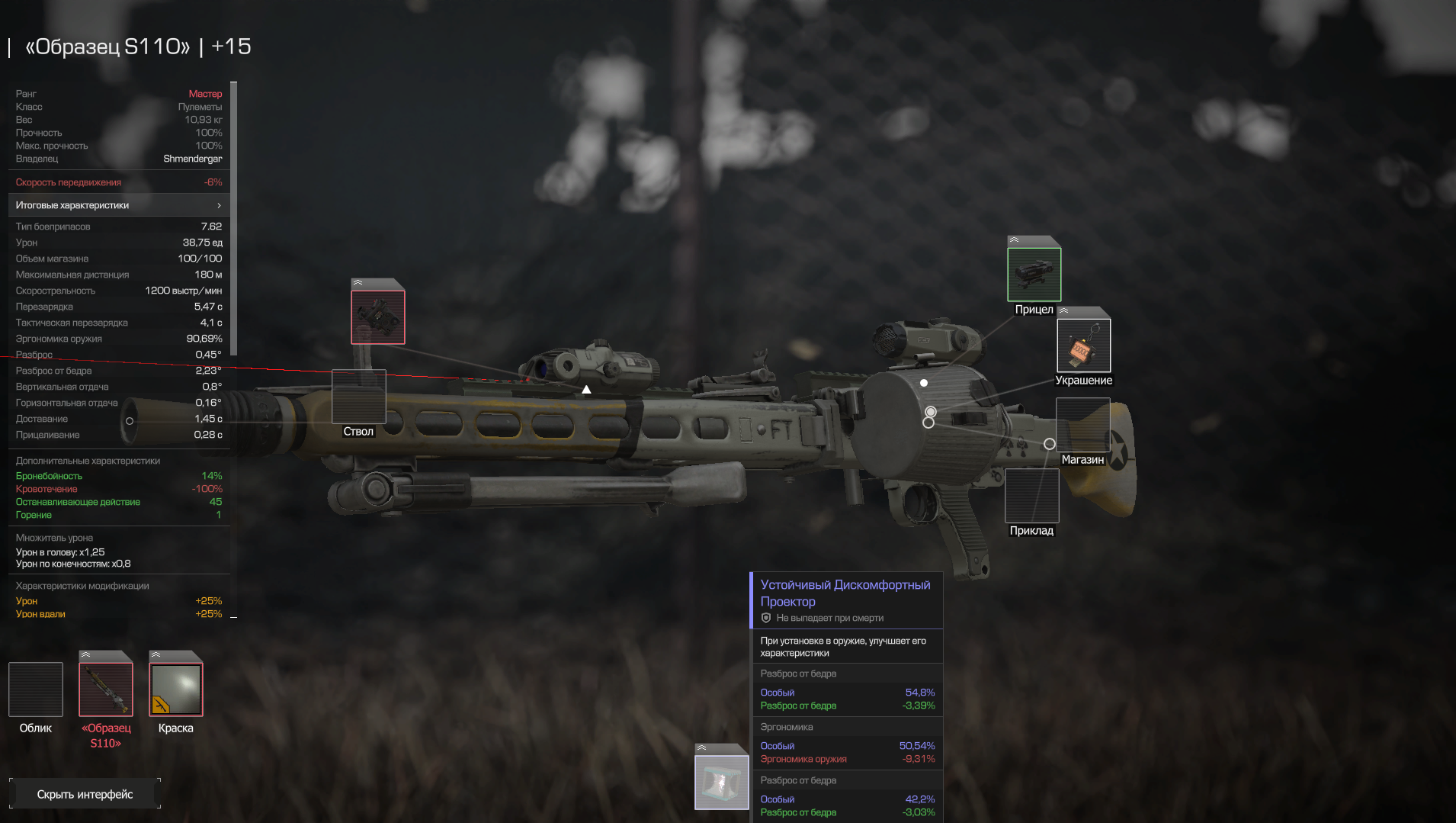Expand the Итоговые характеристики section
This screenshot has width=1456, height=823.
(x=118, y=205)
